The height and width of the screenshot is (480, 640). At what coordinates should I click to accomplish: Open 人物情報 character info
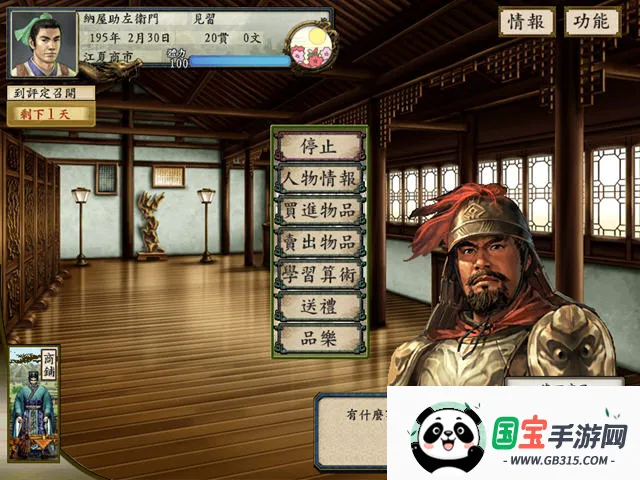coord(318,179)
